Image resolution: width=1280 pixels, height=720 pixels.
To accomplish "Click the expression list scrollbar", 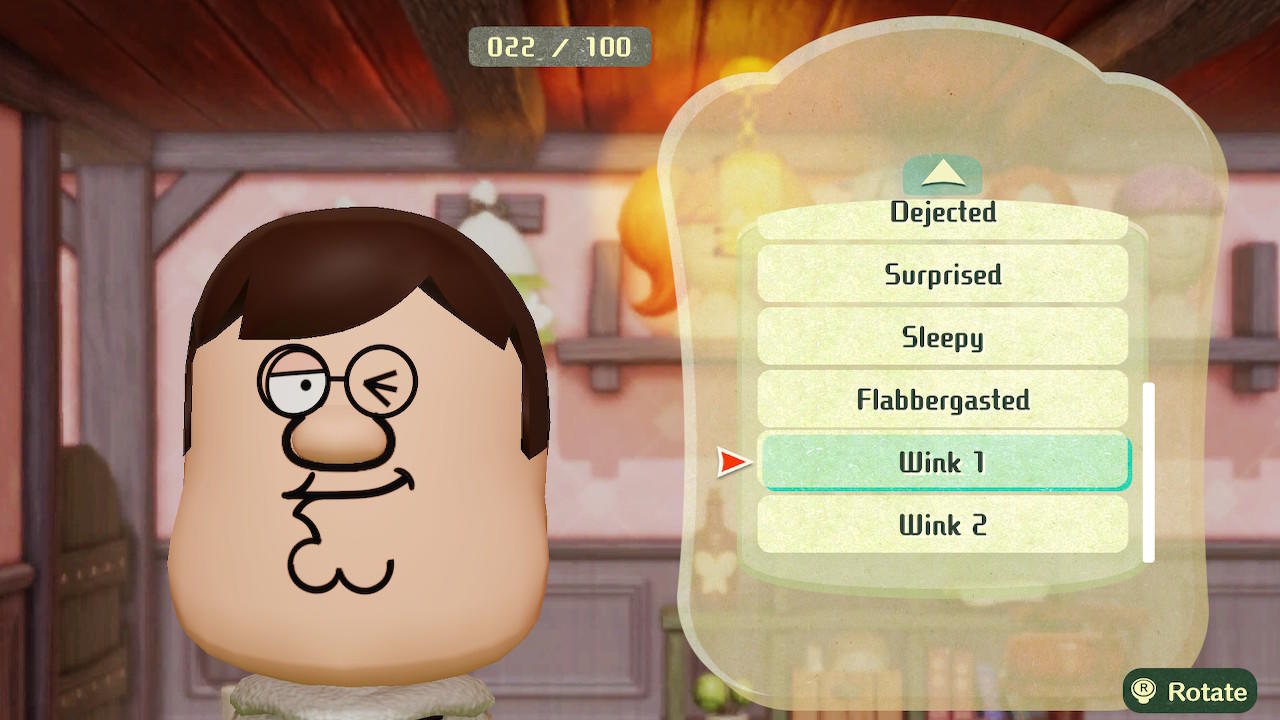I will pos(1149,471).
